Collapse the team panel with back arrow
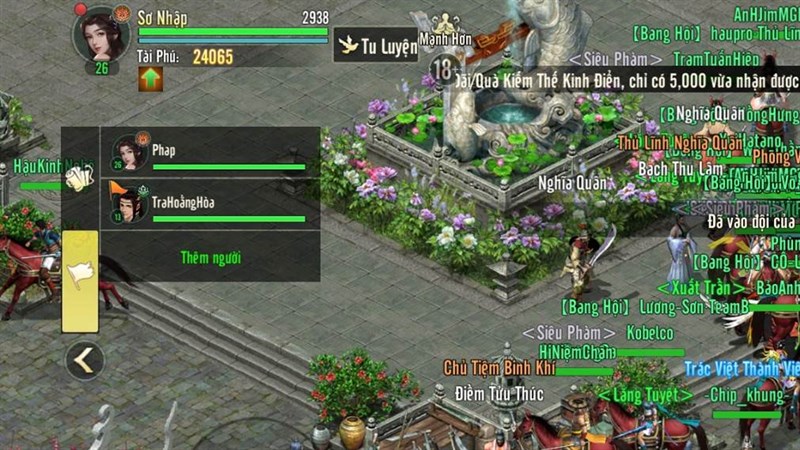The image size is (800, 450). tap(84, 361)
